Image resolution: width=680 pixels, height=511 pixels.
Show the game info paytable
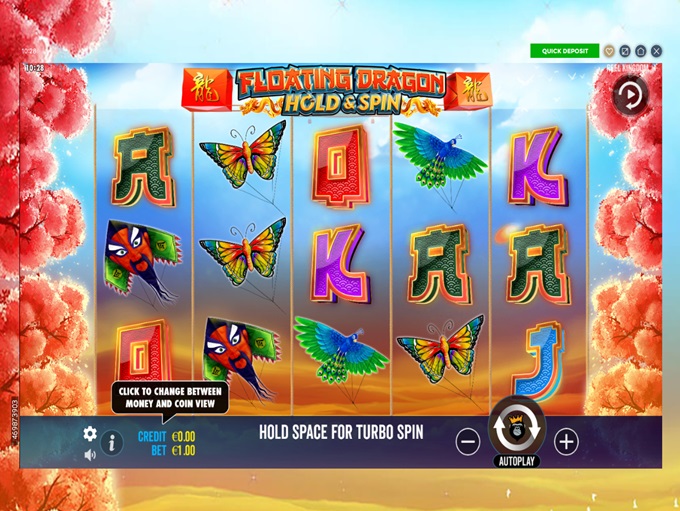tap(111, 442)
